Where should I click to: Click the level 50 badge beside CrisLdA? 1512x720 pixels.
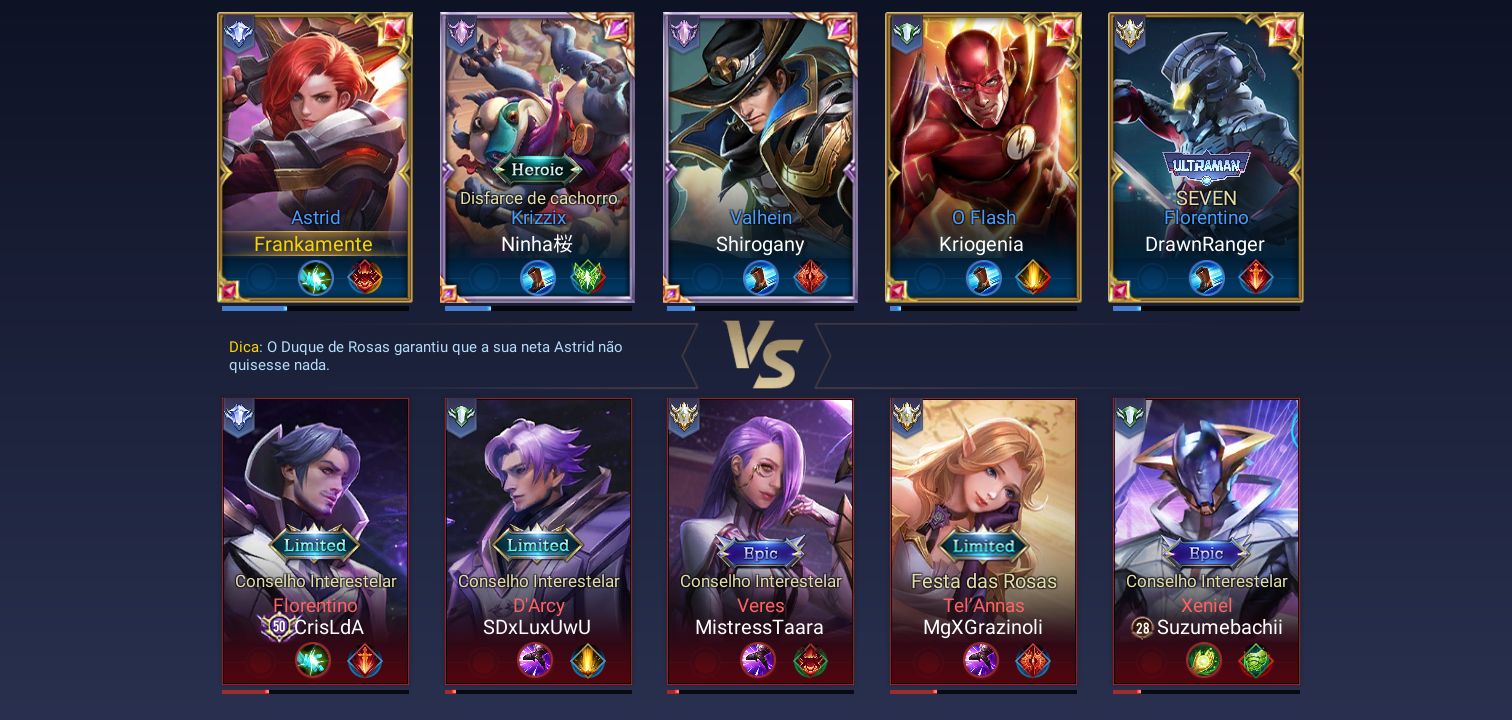click(278, 627)
